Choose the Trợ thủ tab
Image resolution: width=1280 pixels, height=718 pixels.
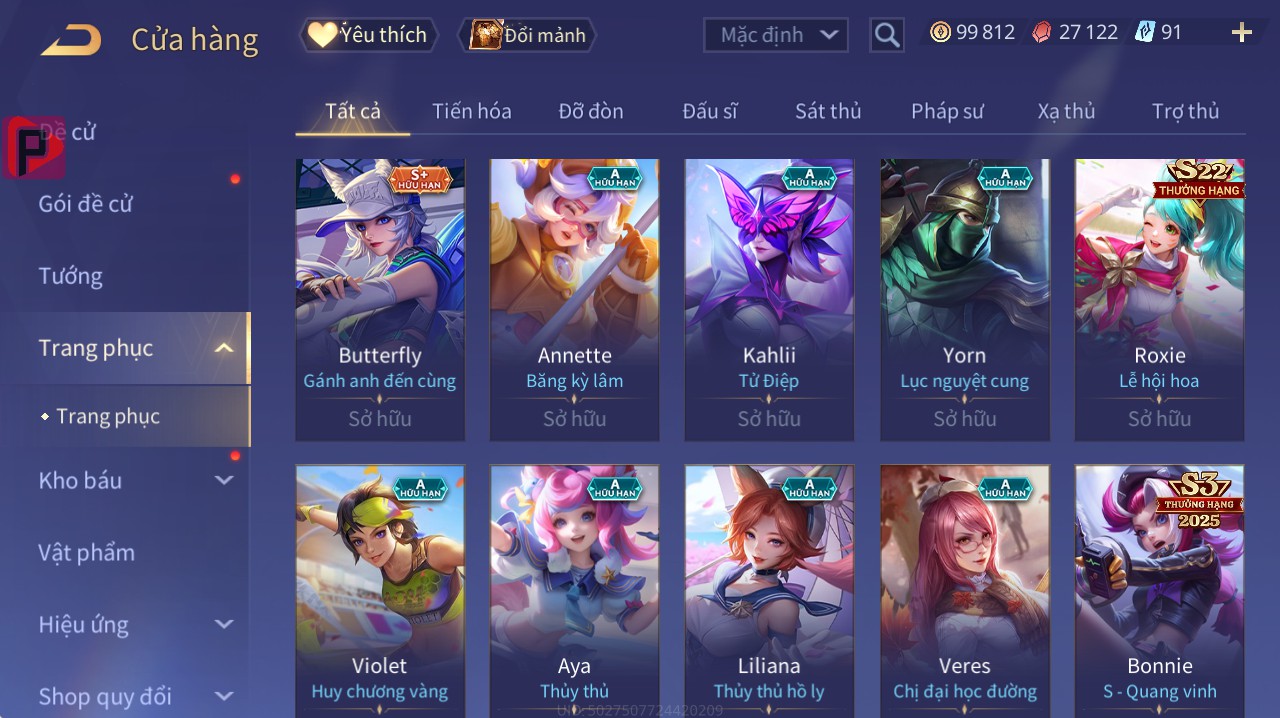click(x=1185, y=111)
